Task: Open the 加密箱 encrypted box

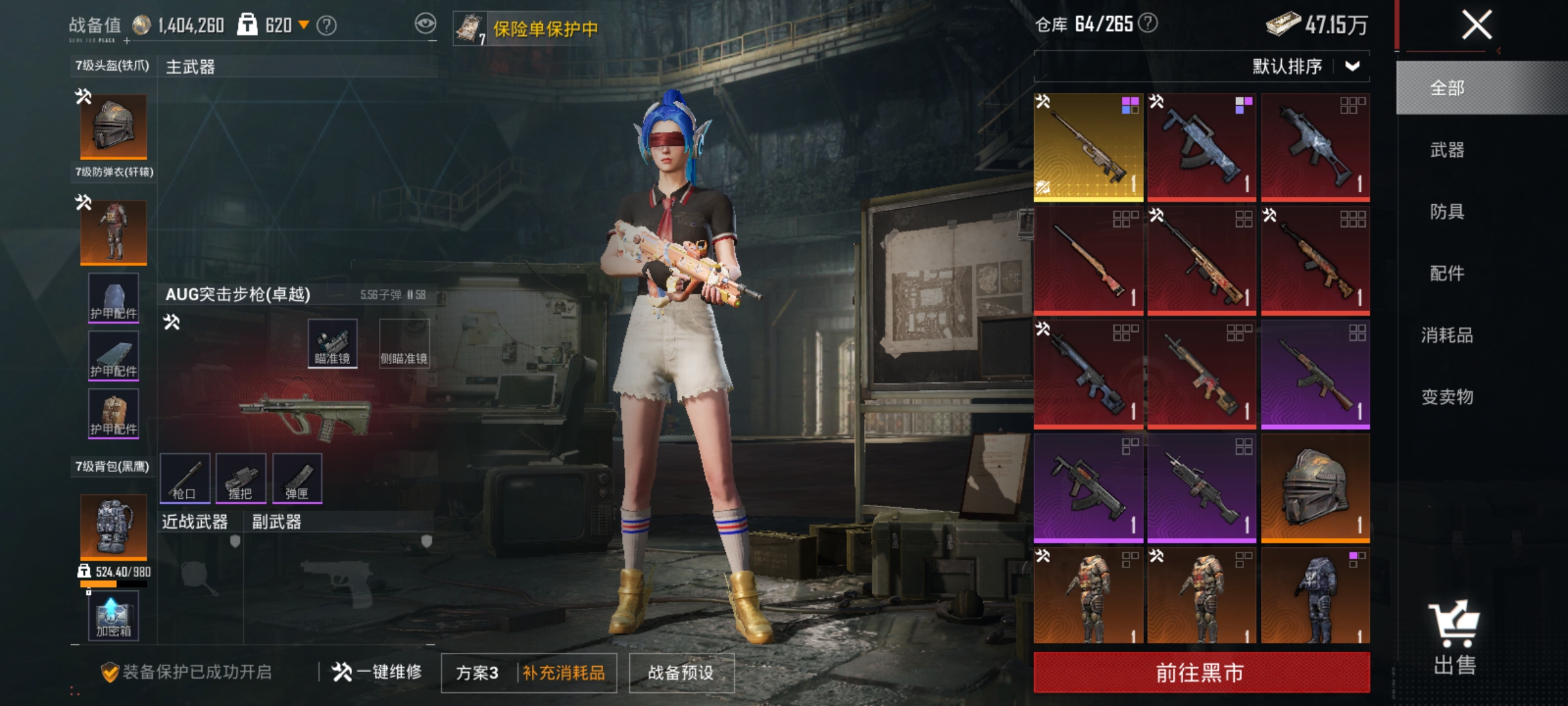Action: point(112,615)
